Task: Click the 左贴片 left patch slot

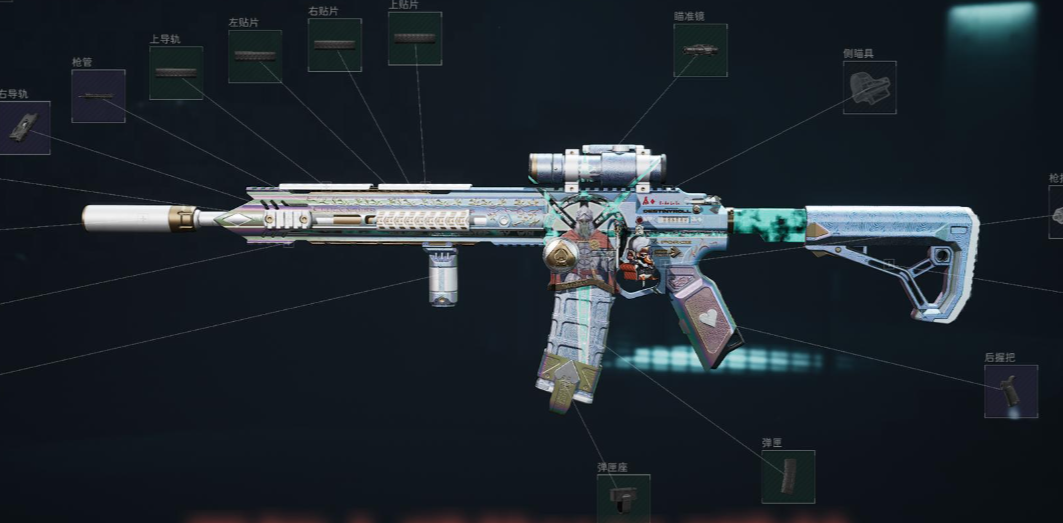Action: point(254,56)
